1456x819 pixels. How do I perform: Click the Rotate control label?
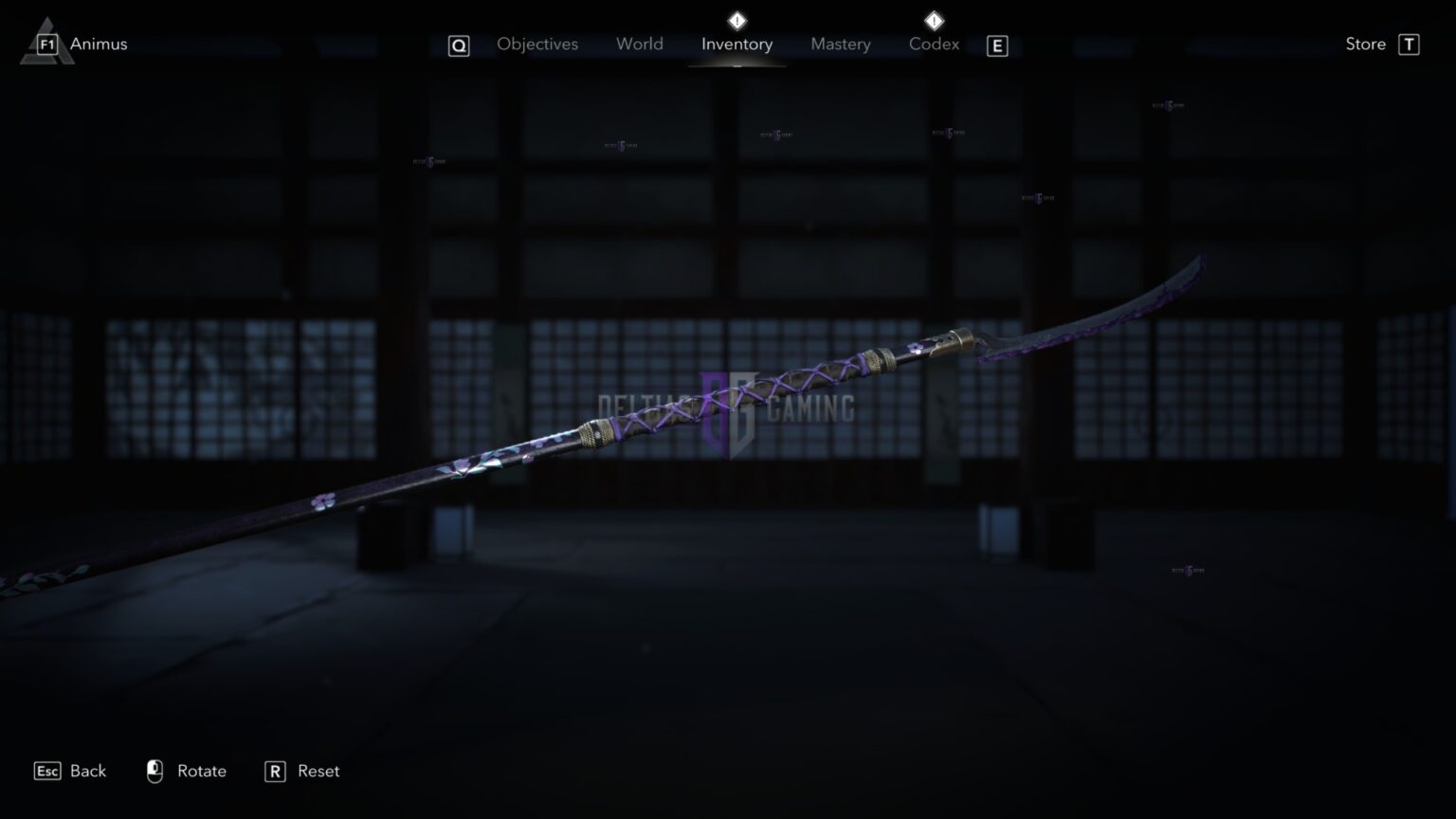coord(202,771)
